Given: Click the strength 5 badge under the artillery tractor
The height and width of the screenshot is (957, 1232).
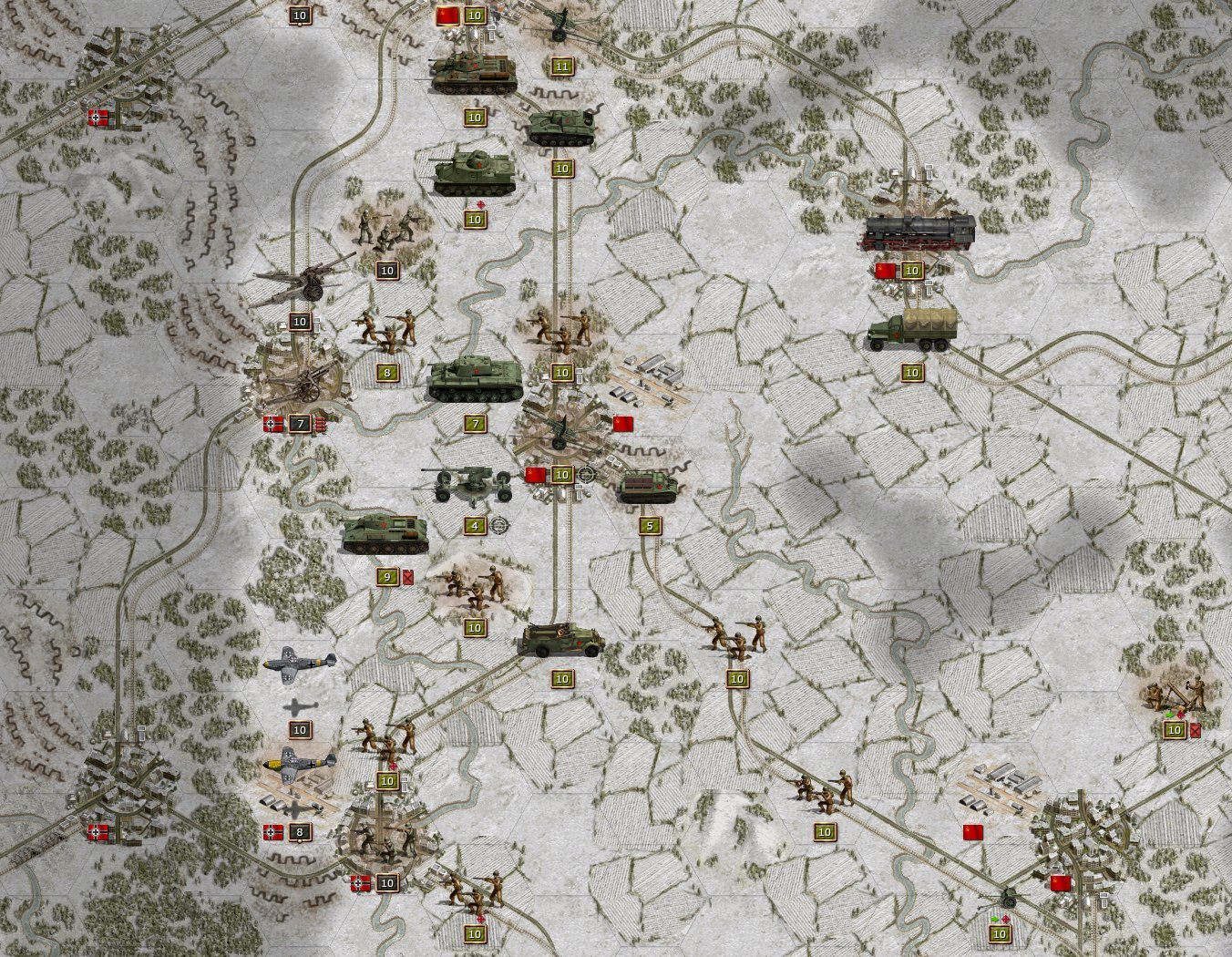Looking at the screenshot, I should point(649,525).
